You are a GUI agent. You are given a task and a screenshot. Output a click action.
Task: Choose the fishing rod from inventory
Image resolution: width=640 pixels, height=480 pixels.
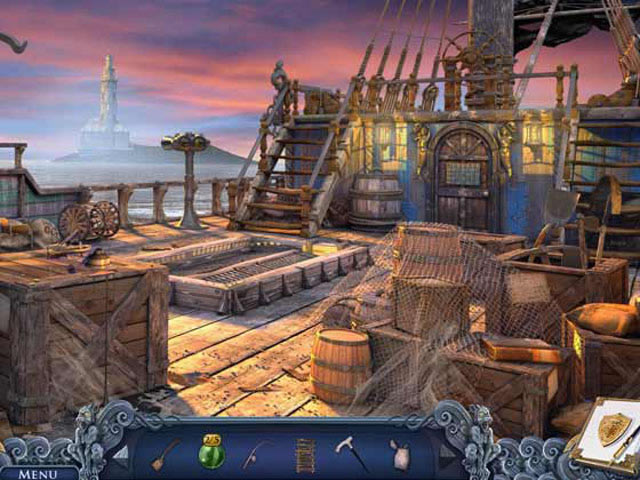coord(256,455)
